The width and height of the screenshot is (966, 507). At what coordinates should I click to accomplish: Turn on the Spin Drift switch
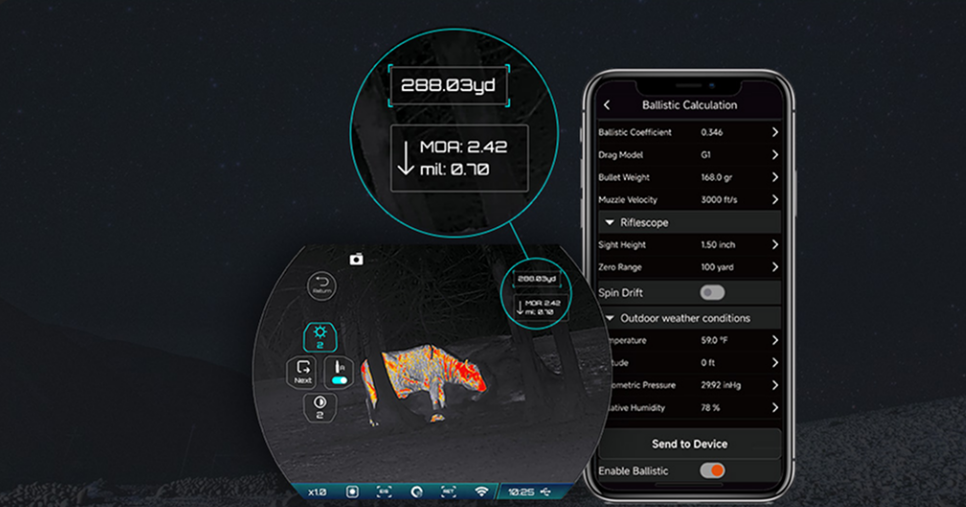pyautogui.click(x=712, y=293)
